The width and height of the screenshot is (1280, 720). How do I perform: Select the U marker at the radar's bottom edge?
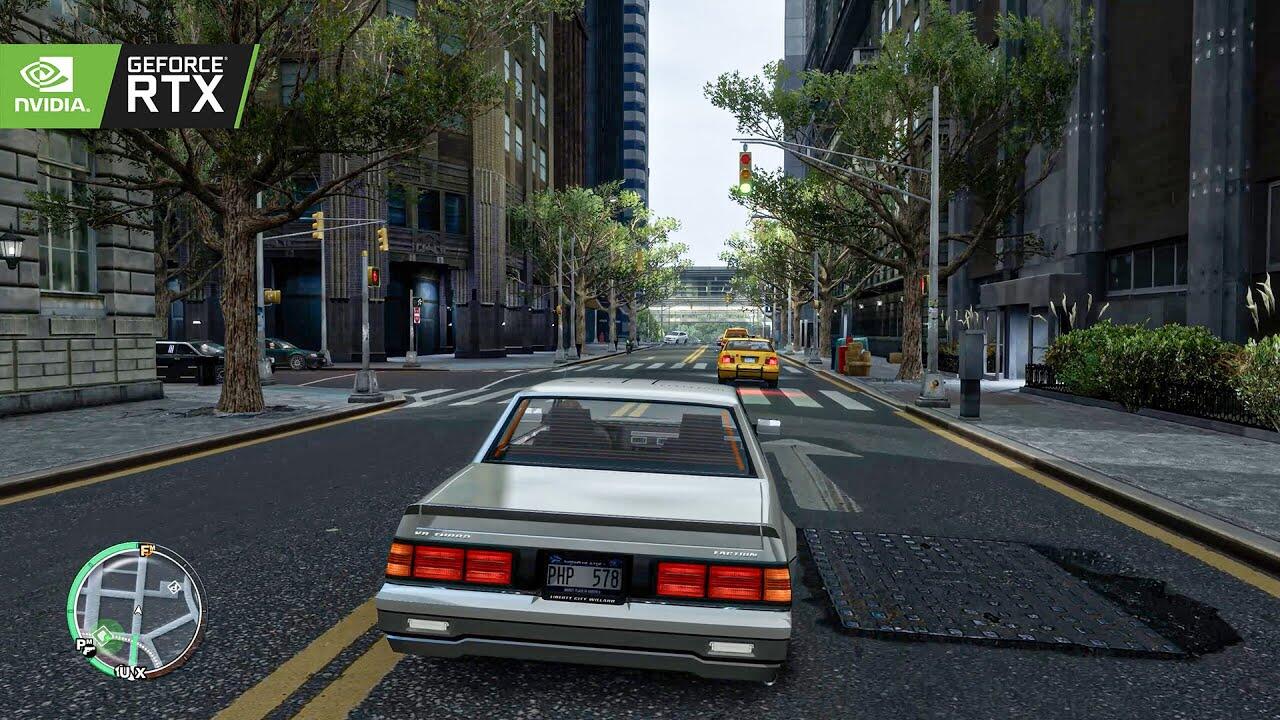pyautogui.click(x=124, y=672)
